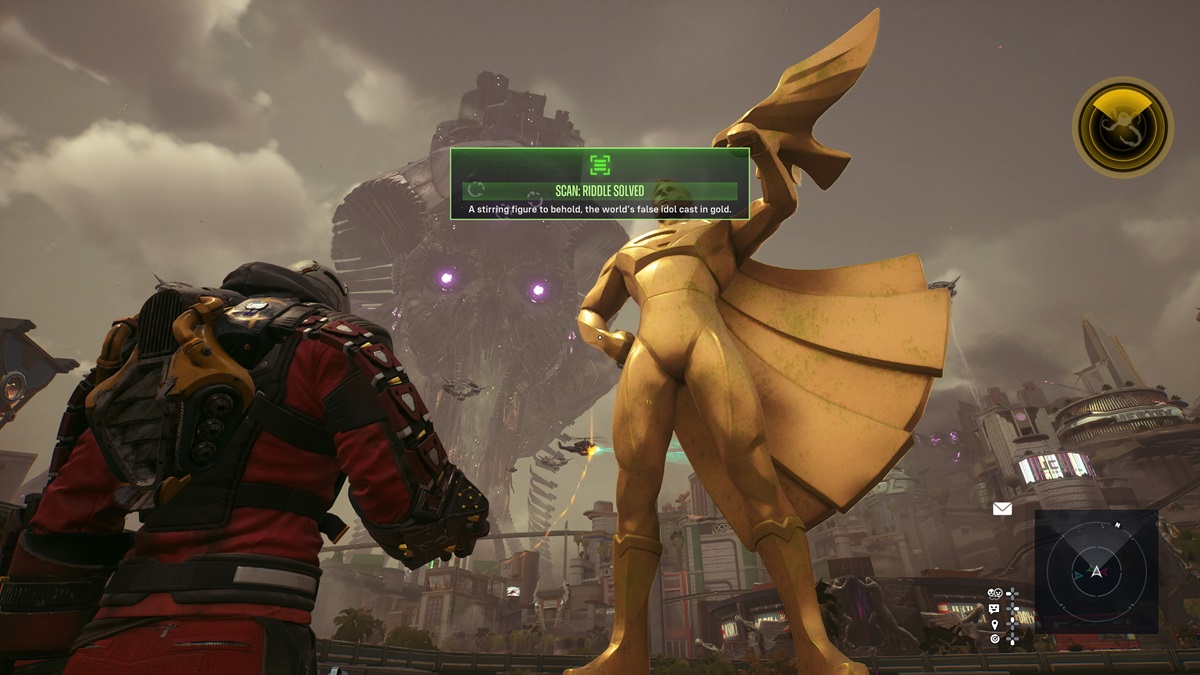Screen dimensions: 1200x675
Task: Open the circular radar minimap
Action: tap(1096, 571)
